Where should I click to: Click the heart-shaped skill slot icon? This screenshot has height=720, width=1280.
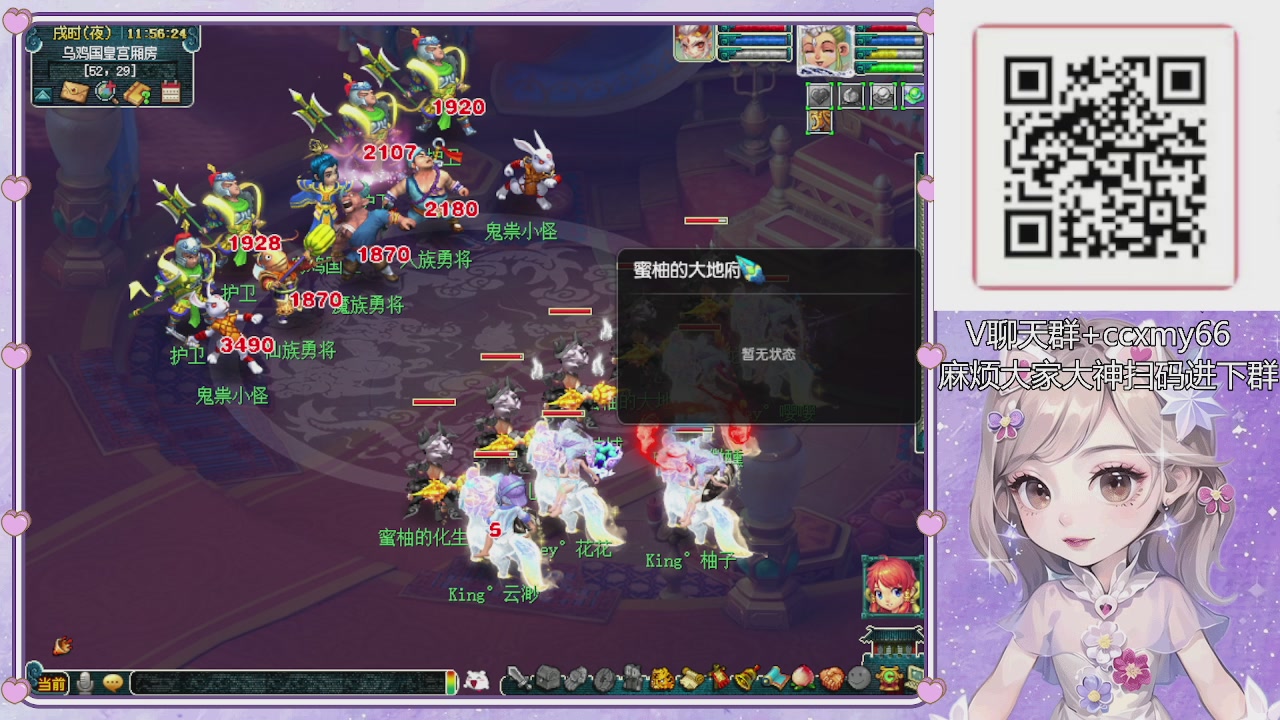818,95
